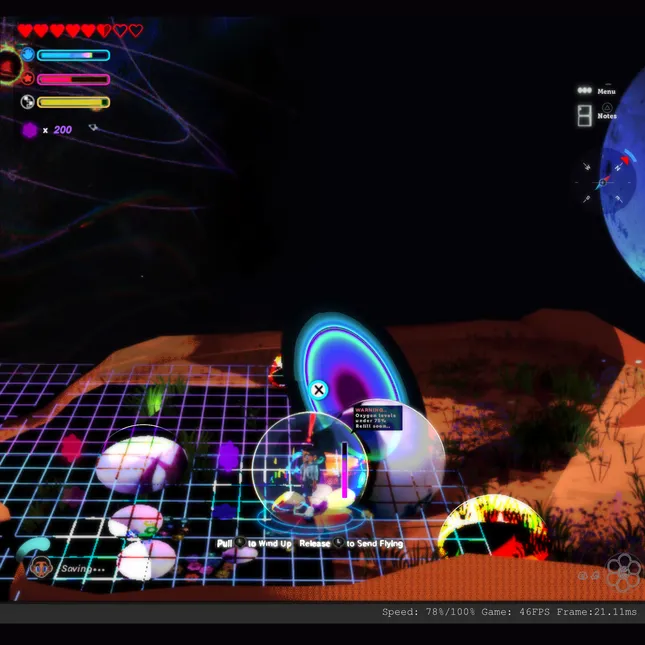Viewport: 645px width, 645px height.
Task: Select the red character portrait emblem
Action: tap(8, 66)
